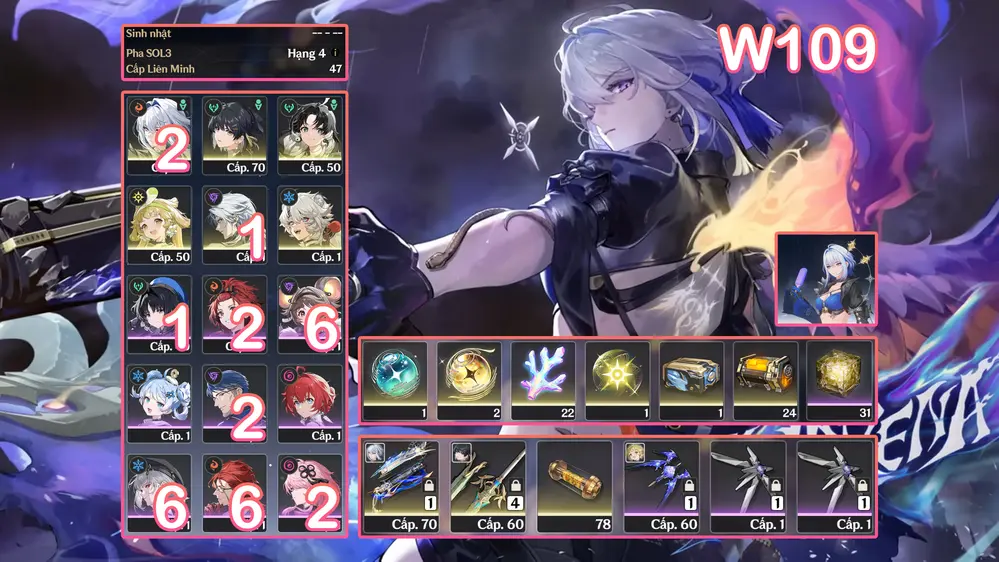Select the purple Cấp. 60 weapon slot
999x562 pixels.
pos(661,487)
